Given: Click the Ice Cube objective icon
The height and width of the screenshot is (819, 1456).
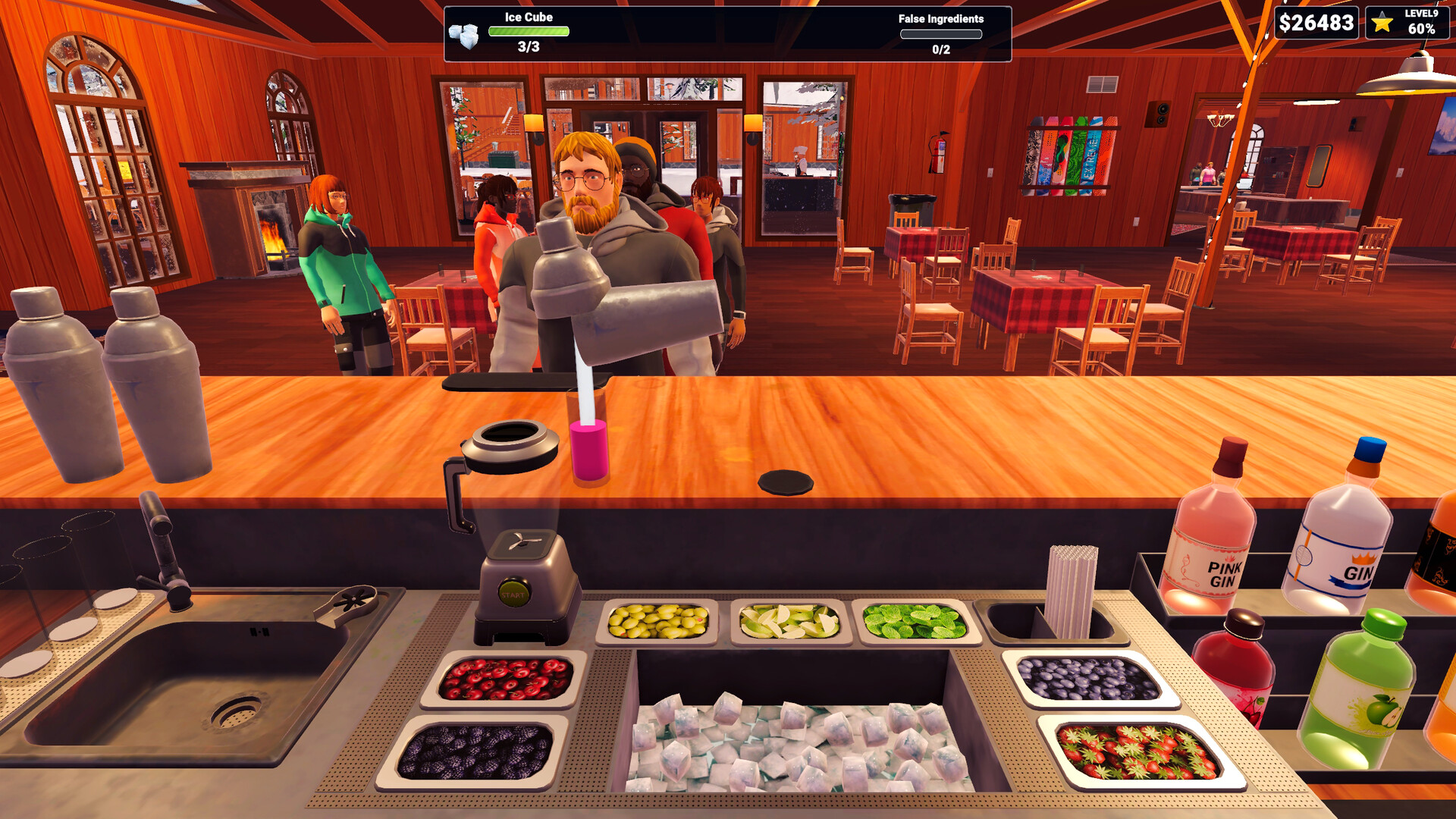Looking at the screenshot, I should click(x=464, y=35).
